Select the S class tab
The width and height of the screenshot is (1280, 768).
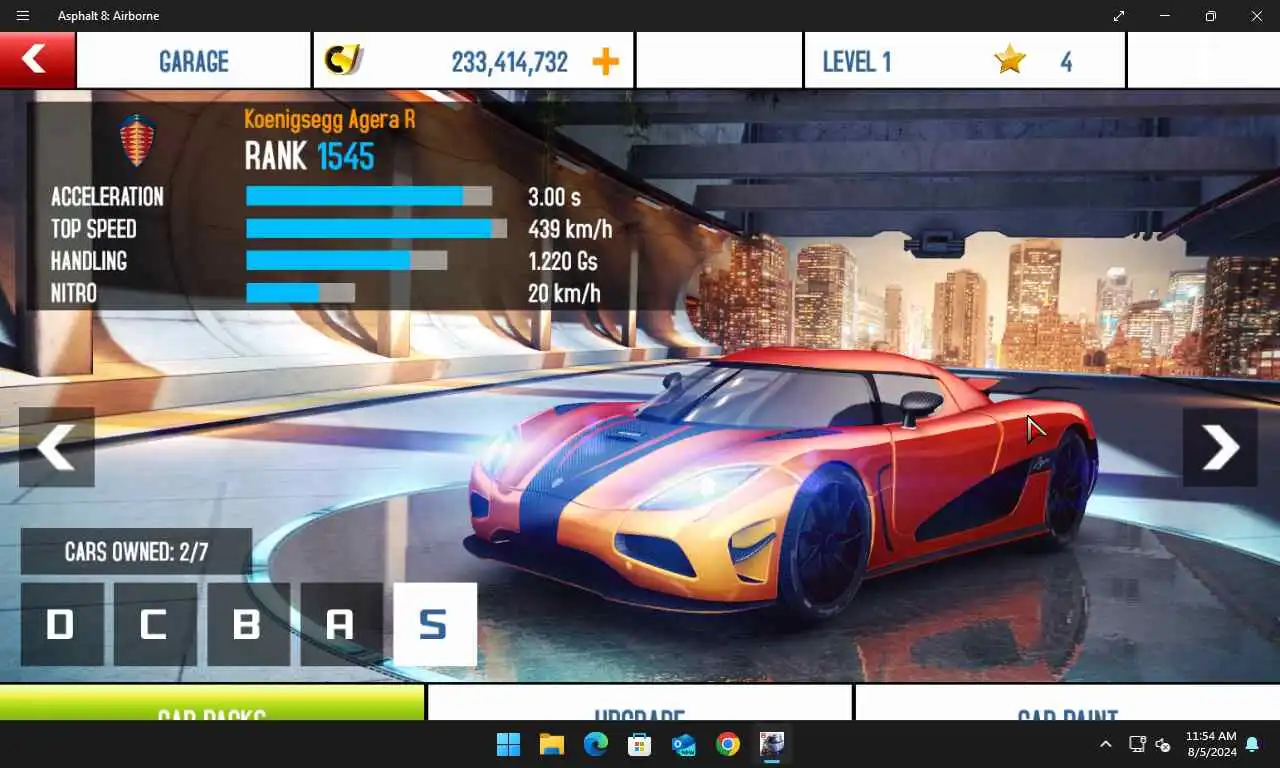[x=435, y=624]
